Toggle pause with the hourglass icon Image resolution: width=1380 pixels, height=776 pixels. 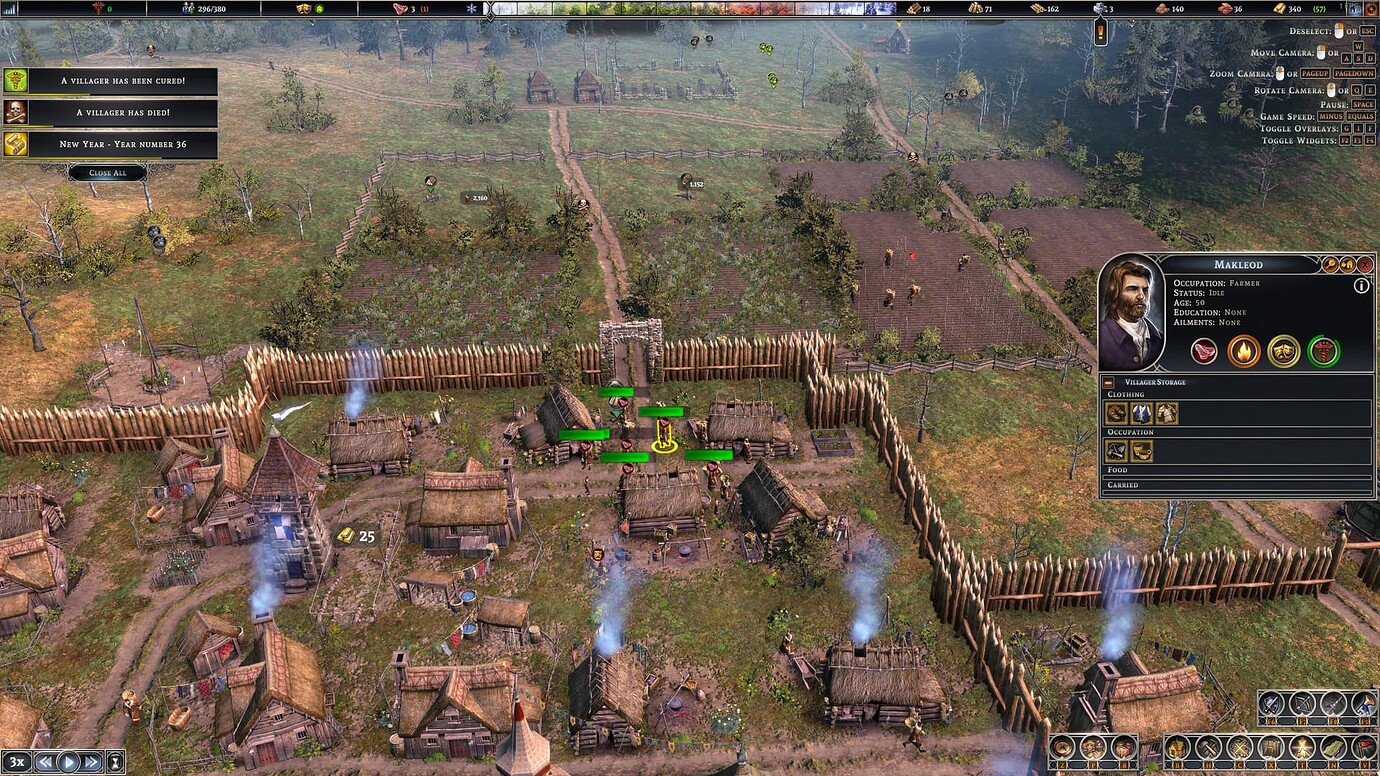point(116,762)
